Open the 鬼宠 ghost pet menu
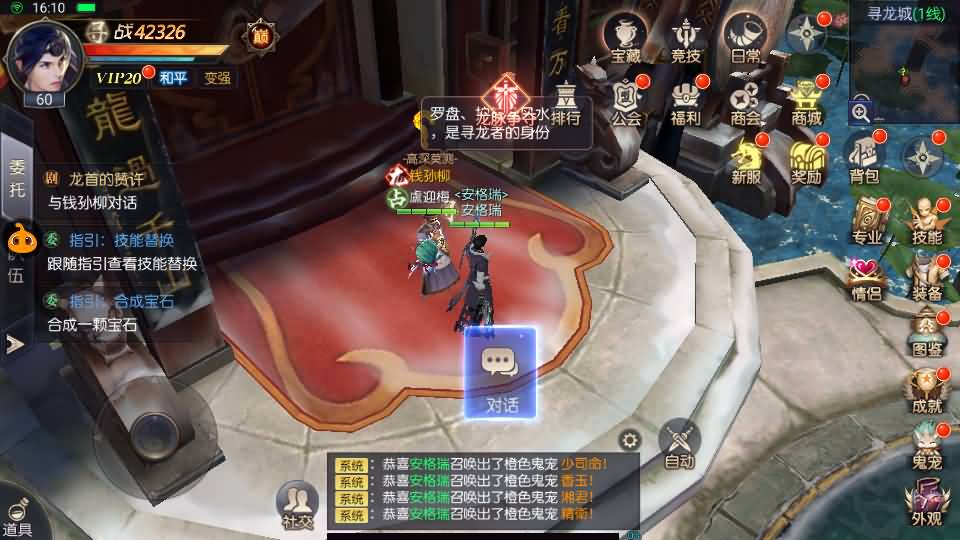 [x=926, y=447]
